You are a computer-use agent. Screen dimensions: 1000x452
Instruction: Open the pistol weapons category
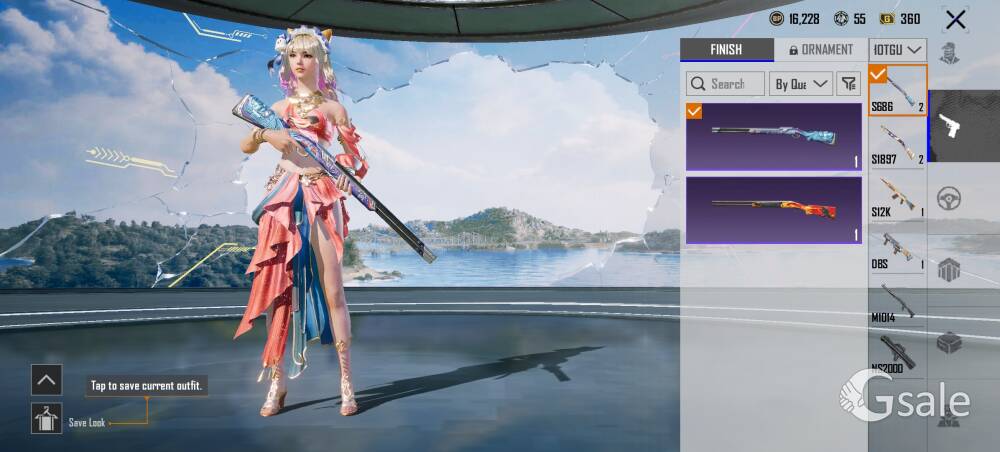(x=948, y=126)
